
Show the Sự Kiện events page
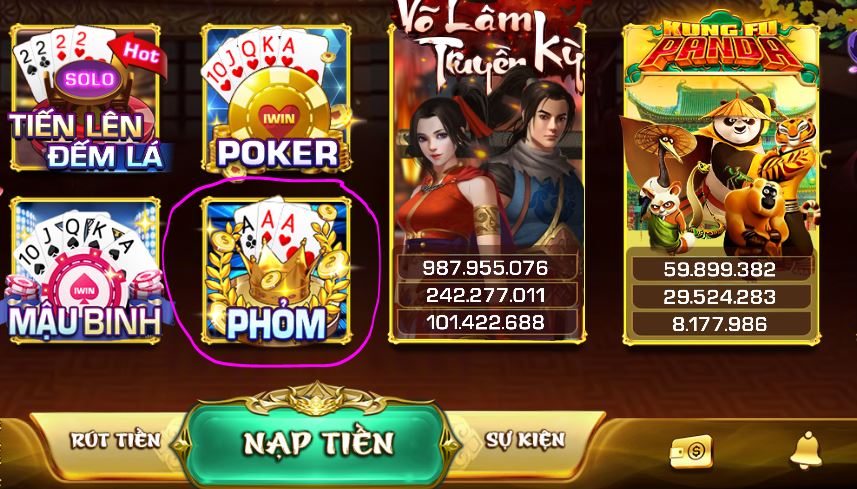pos(525,439)
